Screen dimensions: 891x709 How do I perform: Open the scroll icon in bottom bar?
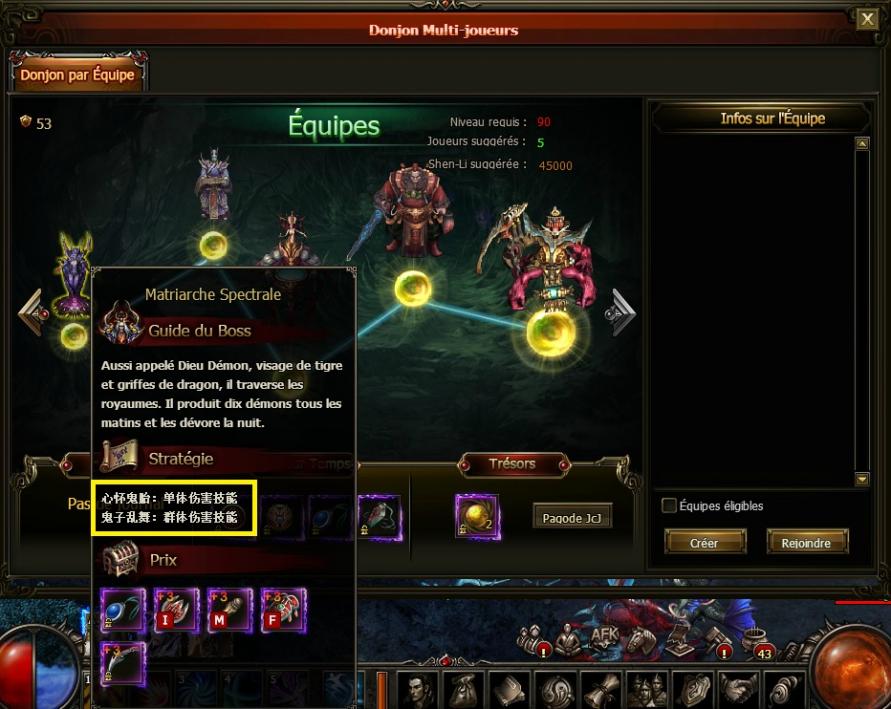603,690
